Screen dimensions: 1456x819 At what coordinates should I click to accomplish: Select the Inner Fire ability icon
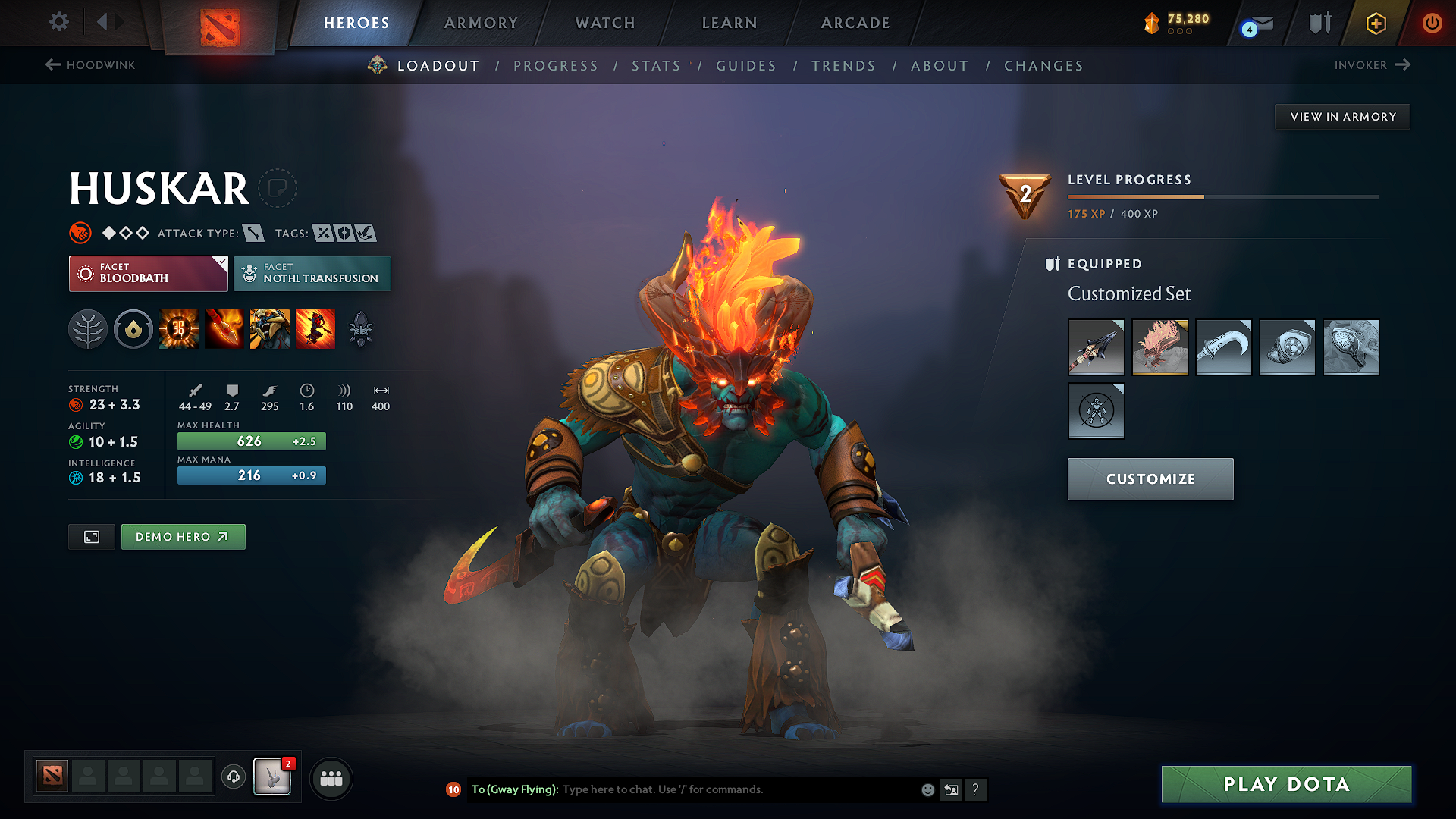178,329
